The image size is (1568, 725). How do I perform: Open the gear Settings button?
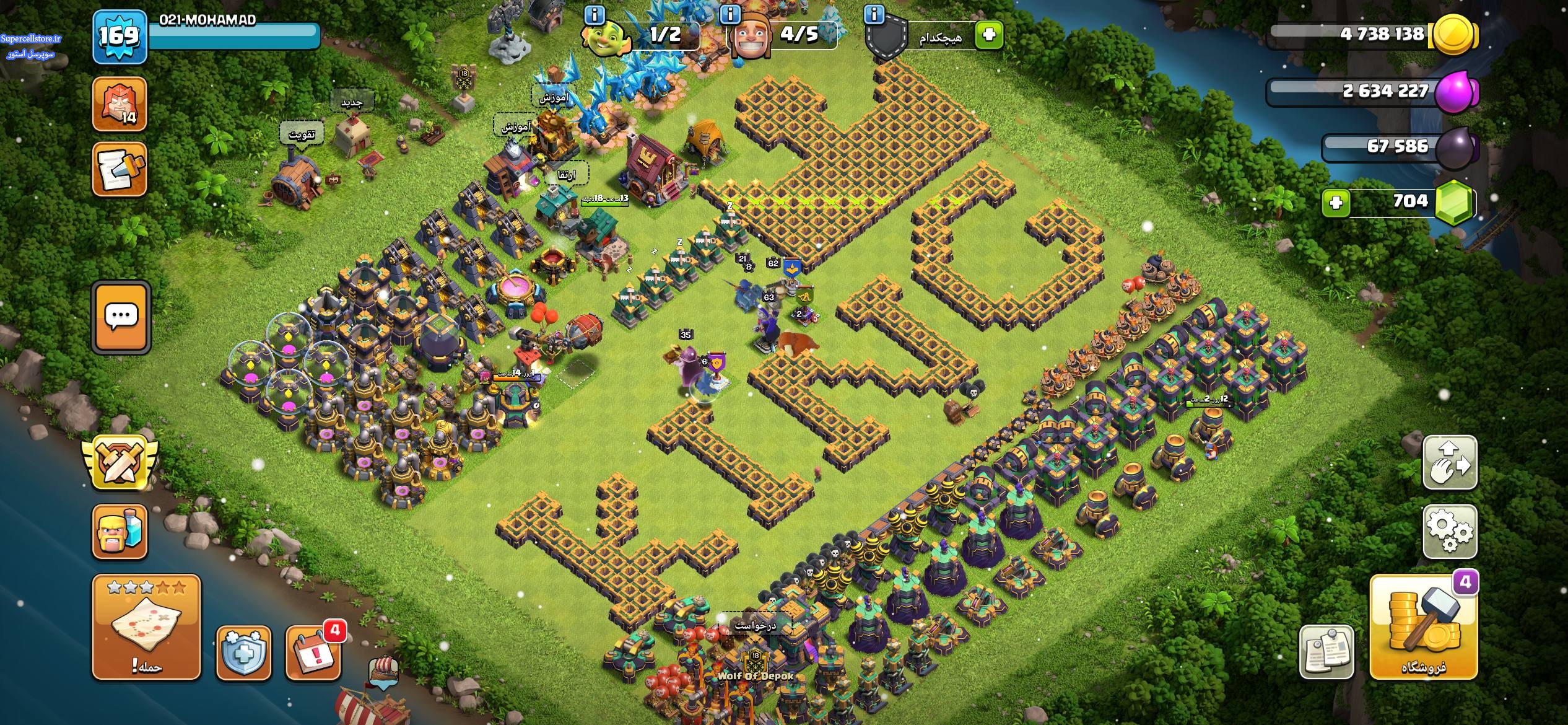tap(1450, 531)
